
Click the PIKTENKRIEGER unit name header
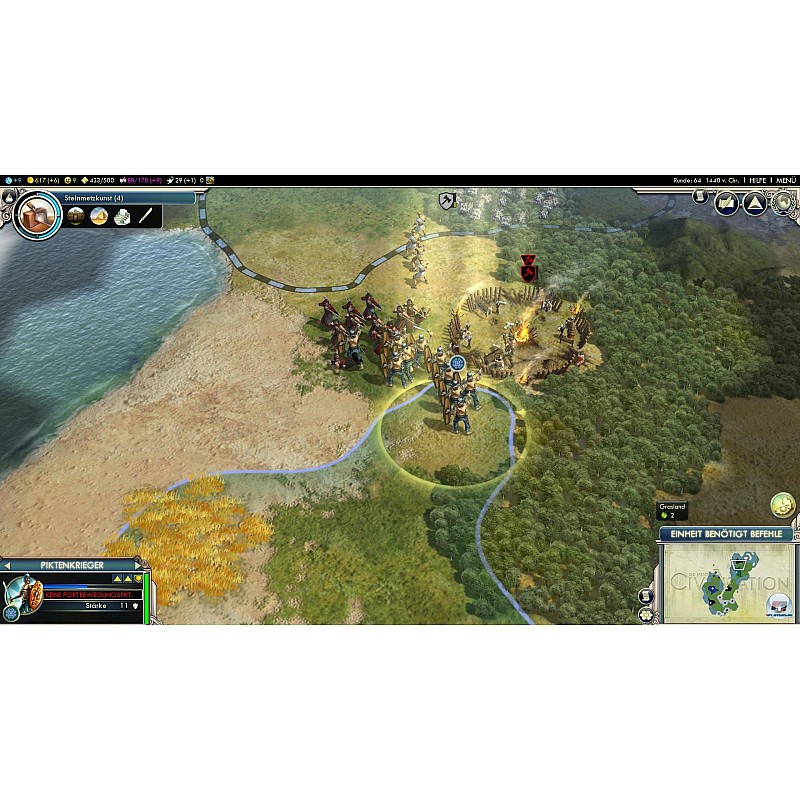74,565
